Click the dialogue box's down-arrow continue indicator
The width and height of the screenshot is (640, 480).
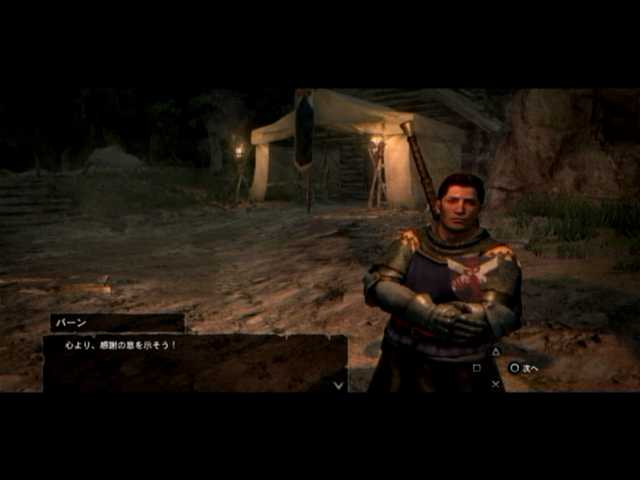point(338,384)
